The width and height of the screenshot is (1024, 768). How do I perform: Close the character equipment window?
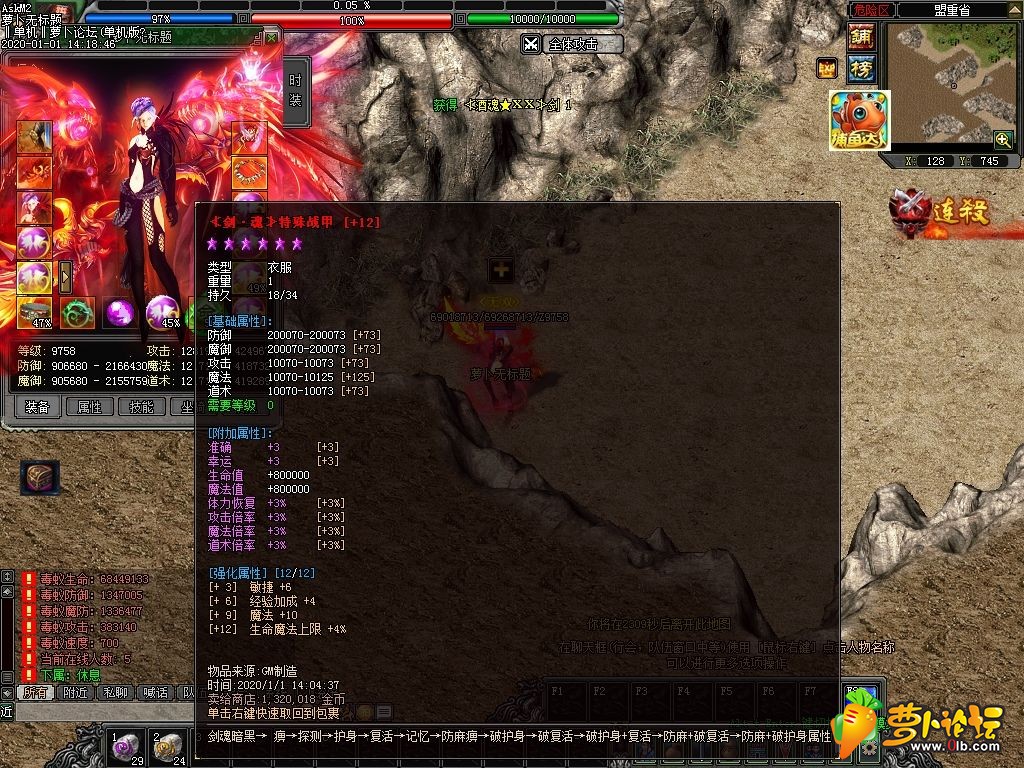pos(271,38)
